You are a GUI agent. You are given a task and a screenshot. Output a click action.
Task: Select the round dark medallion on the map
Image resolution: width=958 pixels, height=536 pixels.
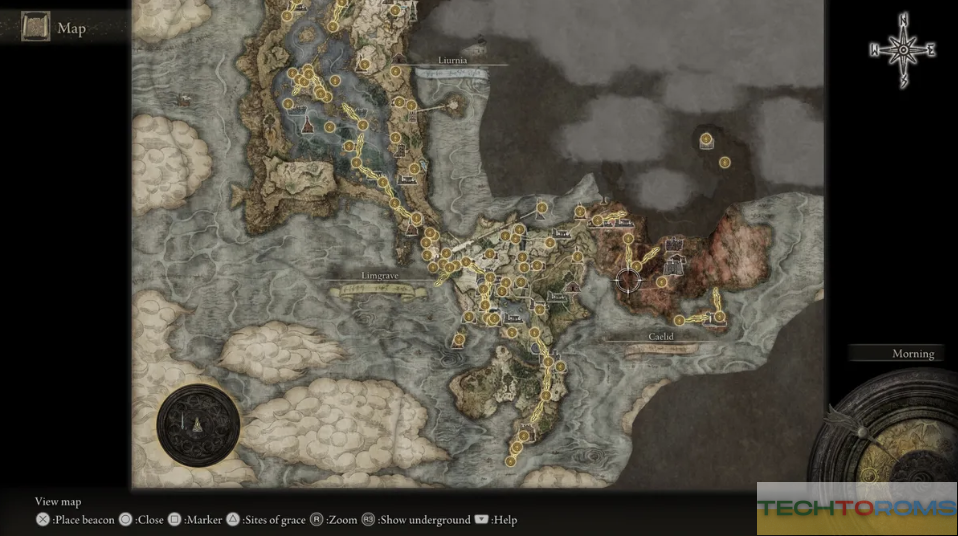click(x=198, y=425)
